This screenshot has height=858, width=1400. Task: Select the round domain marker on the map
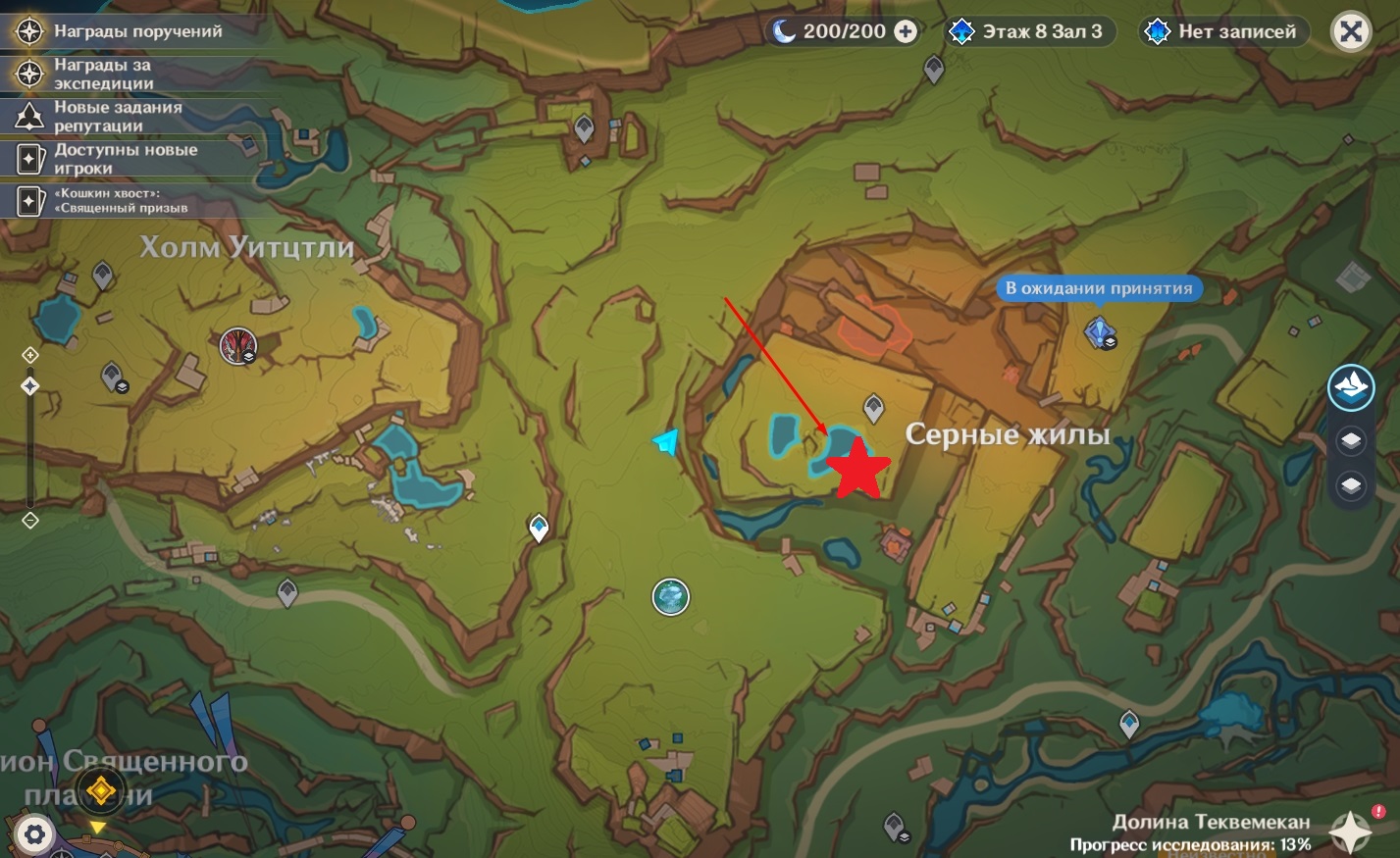[x=671, y=596]
